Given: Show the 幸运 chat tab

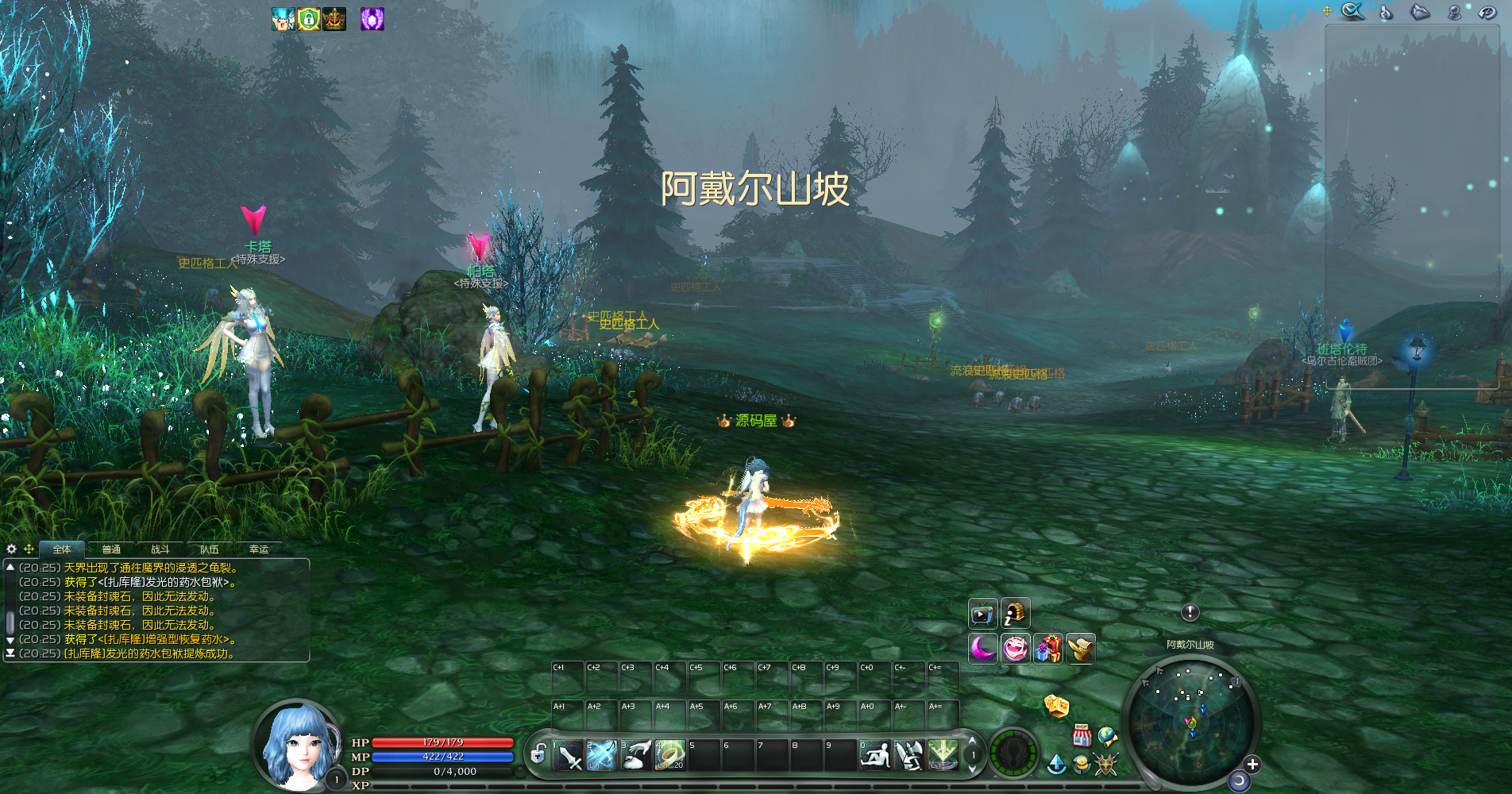Looking at the screenshot, I should tap(259, 549).
